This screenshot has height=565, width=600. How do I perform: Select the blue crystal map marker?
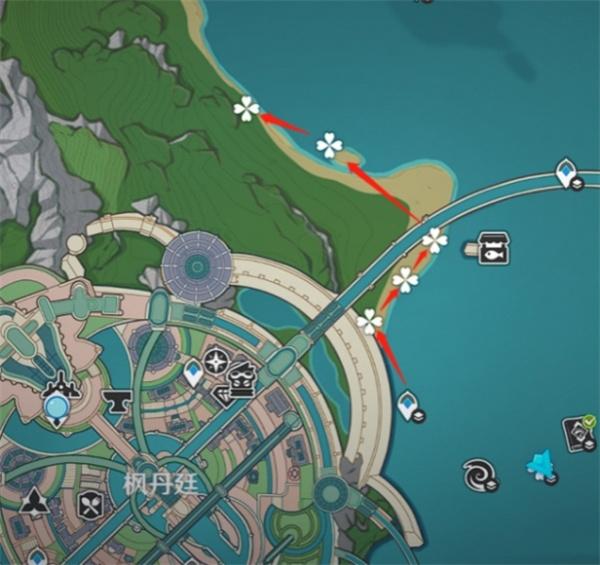pos(540,465)
